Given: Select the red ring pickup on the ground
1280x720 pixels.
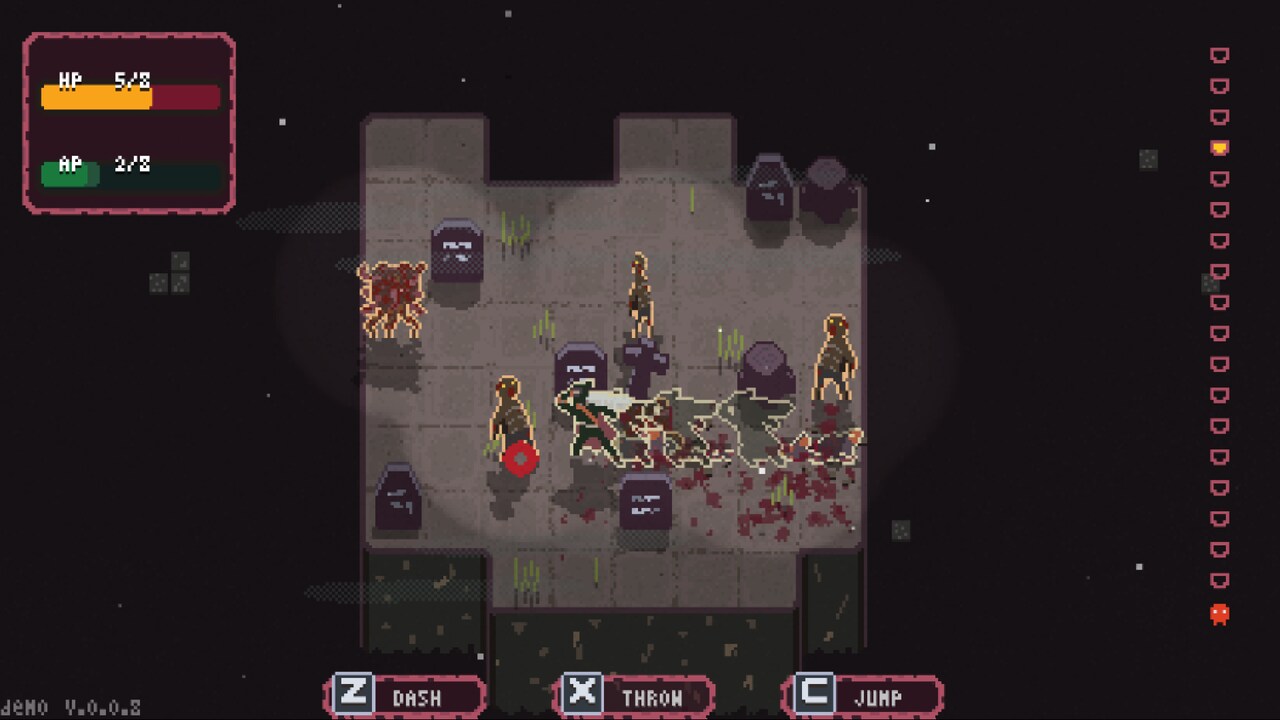Looking at the screenshot, I should [x=519, y=459].
